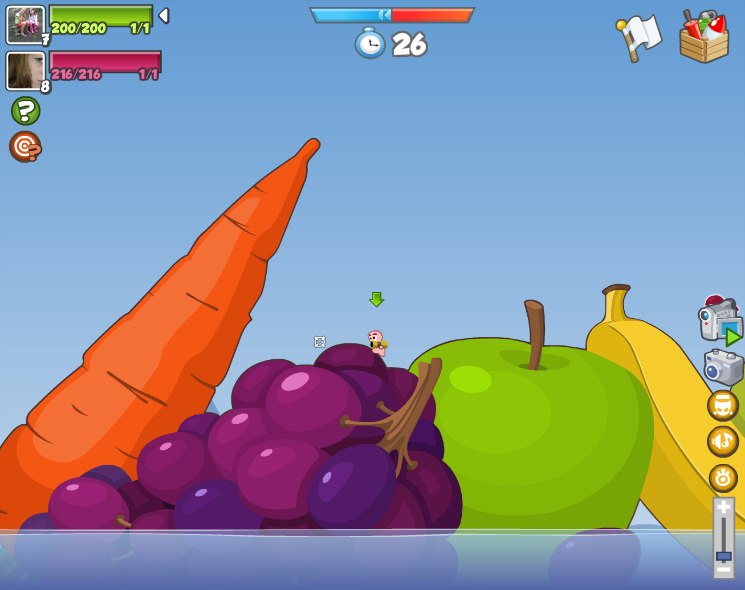Select the green team player avatar
This screenshot has width=745, height=590.
[x=25, y=24]
